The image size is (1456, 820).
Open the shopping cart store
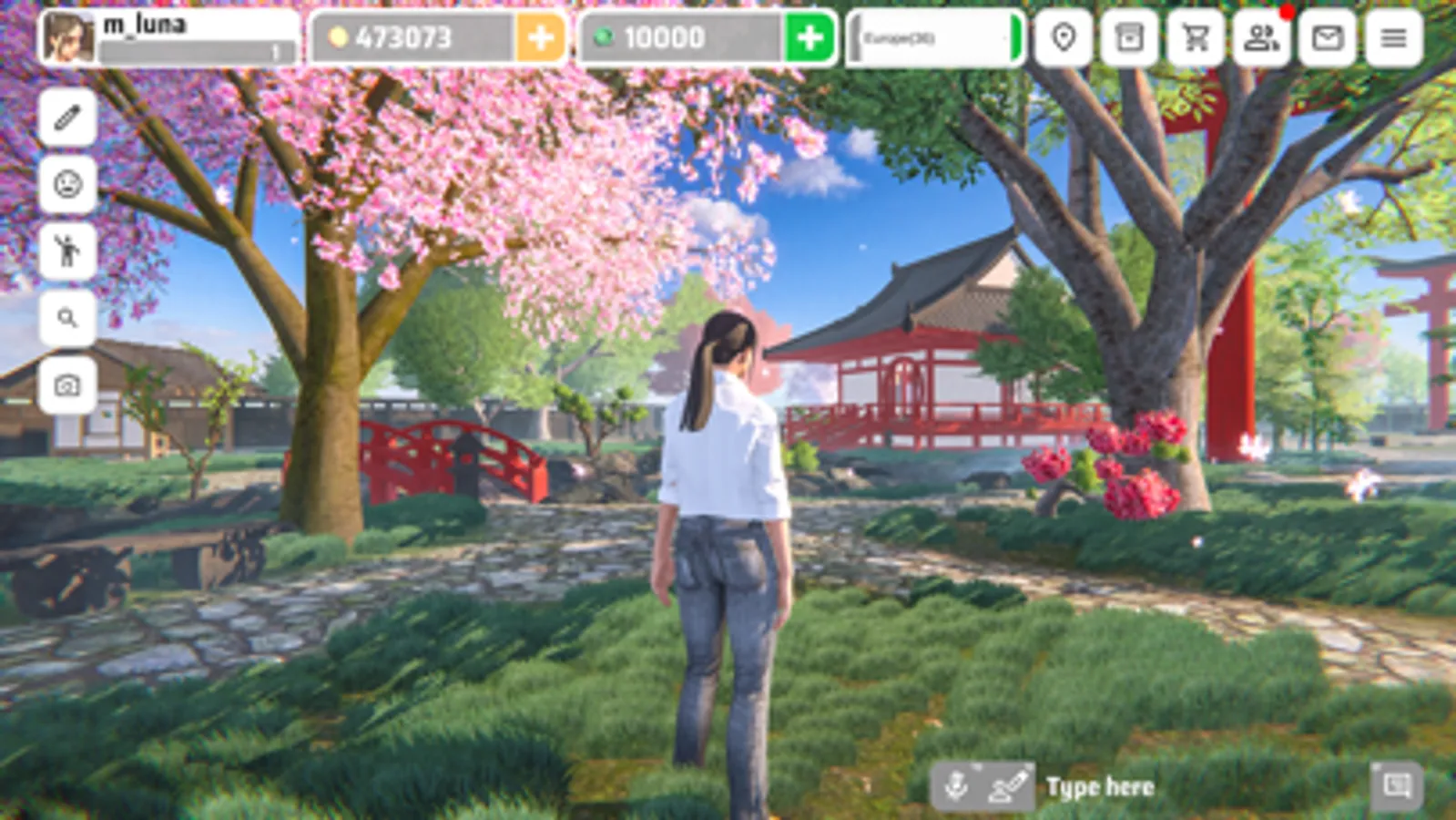point(1195,38)
